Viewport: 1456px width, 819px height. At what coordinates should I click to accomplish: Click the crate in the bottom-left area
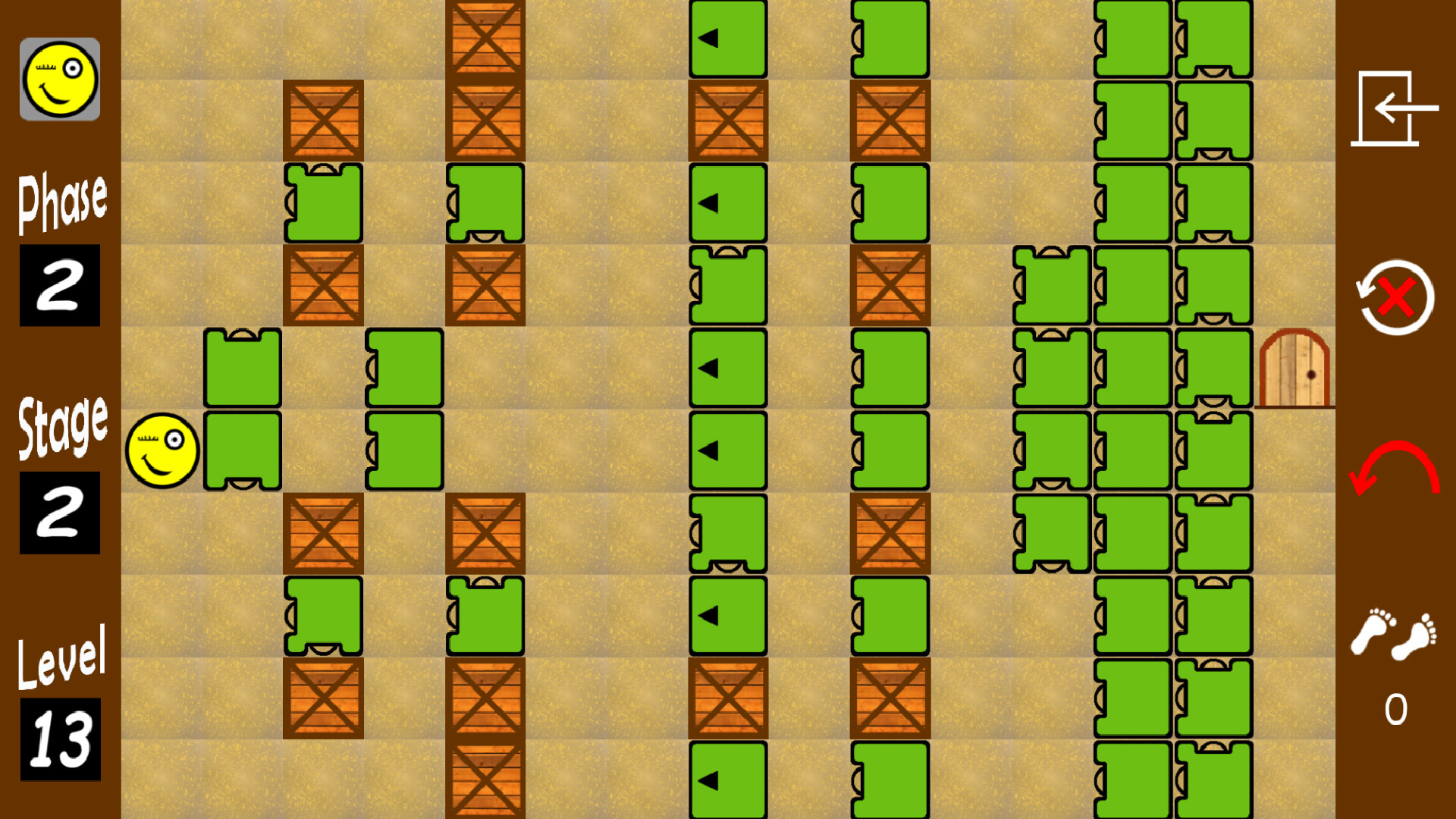pos(322,698)
